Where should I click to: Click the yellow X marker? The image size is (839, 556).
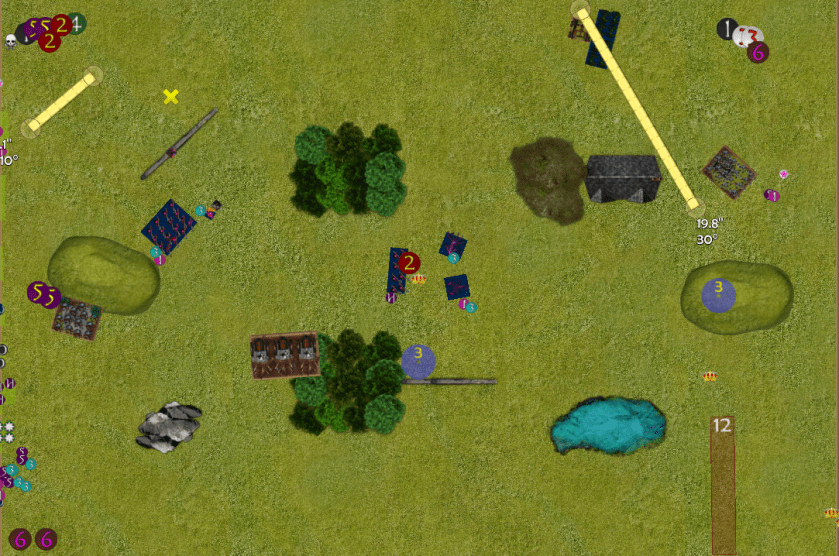pos(171,96)
